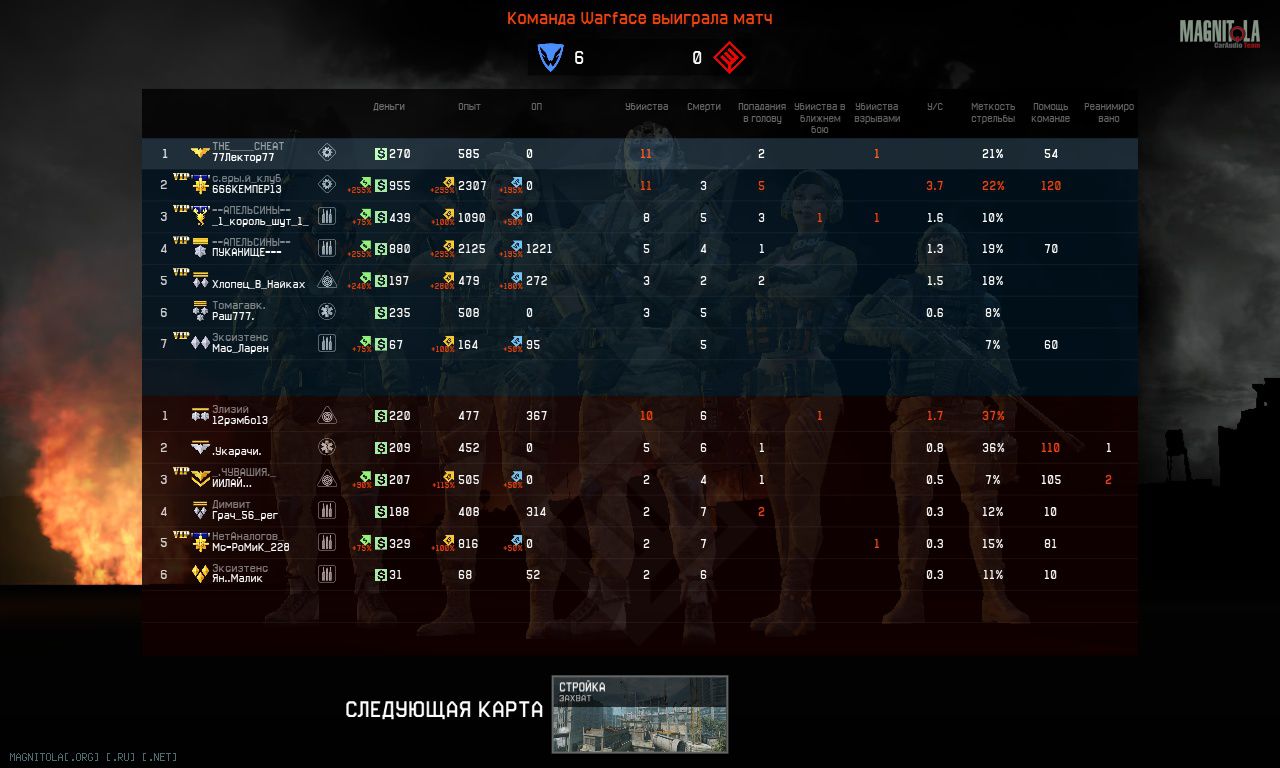Choose the _1_король_шут_1_ player row

coord(260,221)
